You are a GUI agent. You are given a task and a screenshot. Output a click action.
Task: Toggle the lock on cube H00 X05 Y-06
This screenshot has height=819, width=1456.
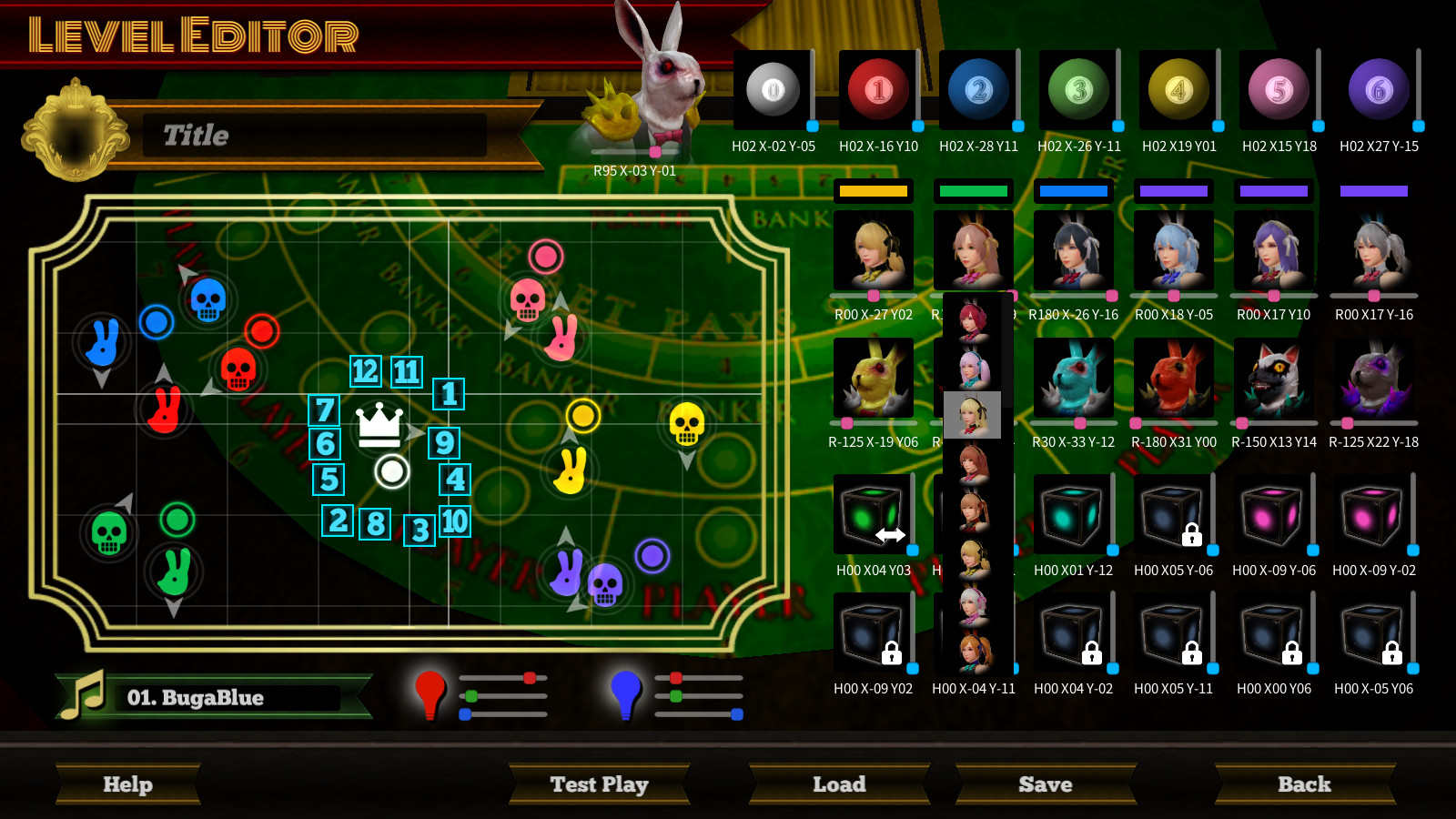(x=1193, y=537)
